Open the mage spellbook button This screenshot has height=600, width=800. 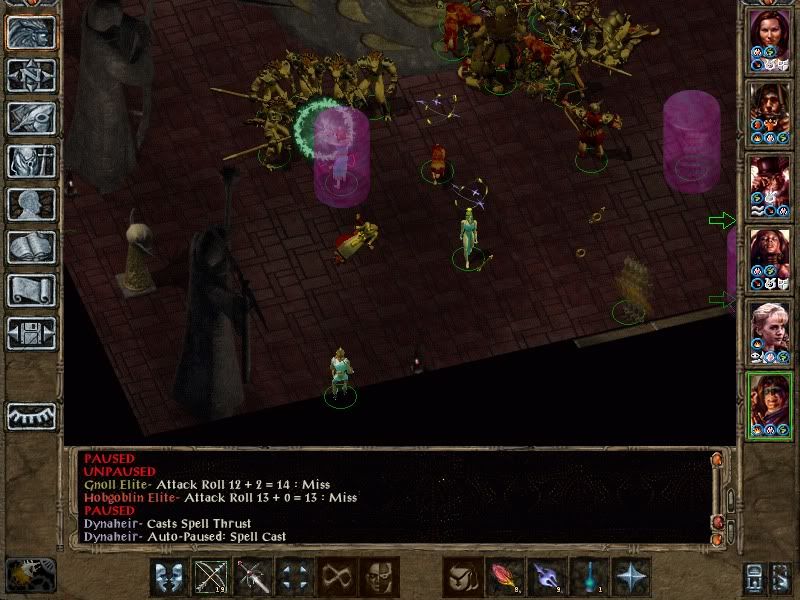click(32, 247)
